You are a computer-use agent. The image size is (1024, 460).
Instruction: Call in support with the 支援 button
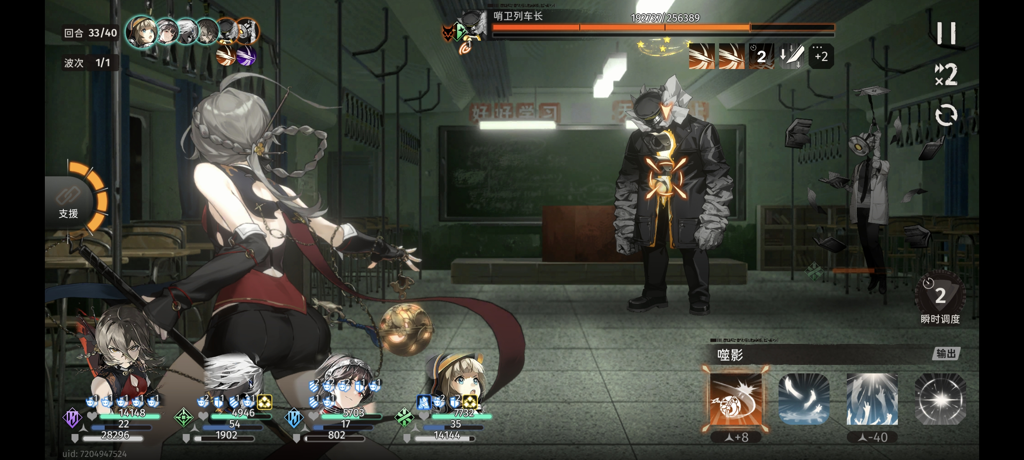click(x=70, y=203)
